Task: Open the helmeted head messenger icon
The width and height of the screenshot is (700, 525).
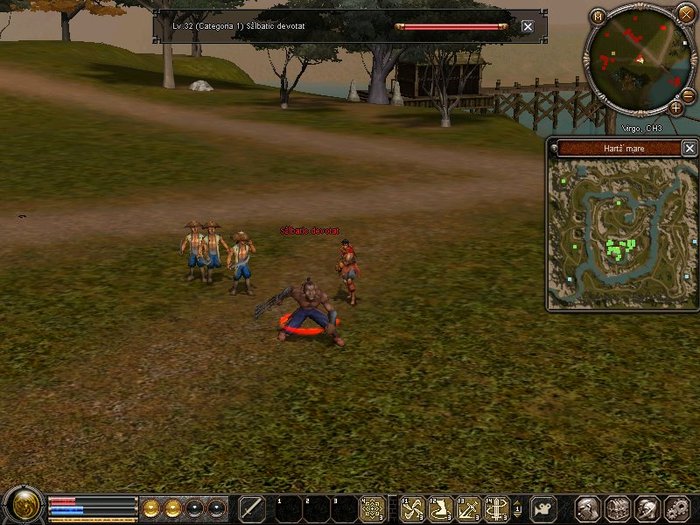Action: coord(646,508)
